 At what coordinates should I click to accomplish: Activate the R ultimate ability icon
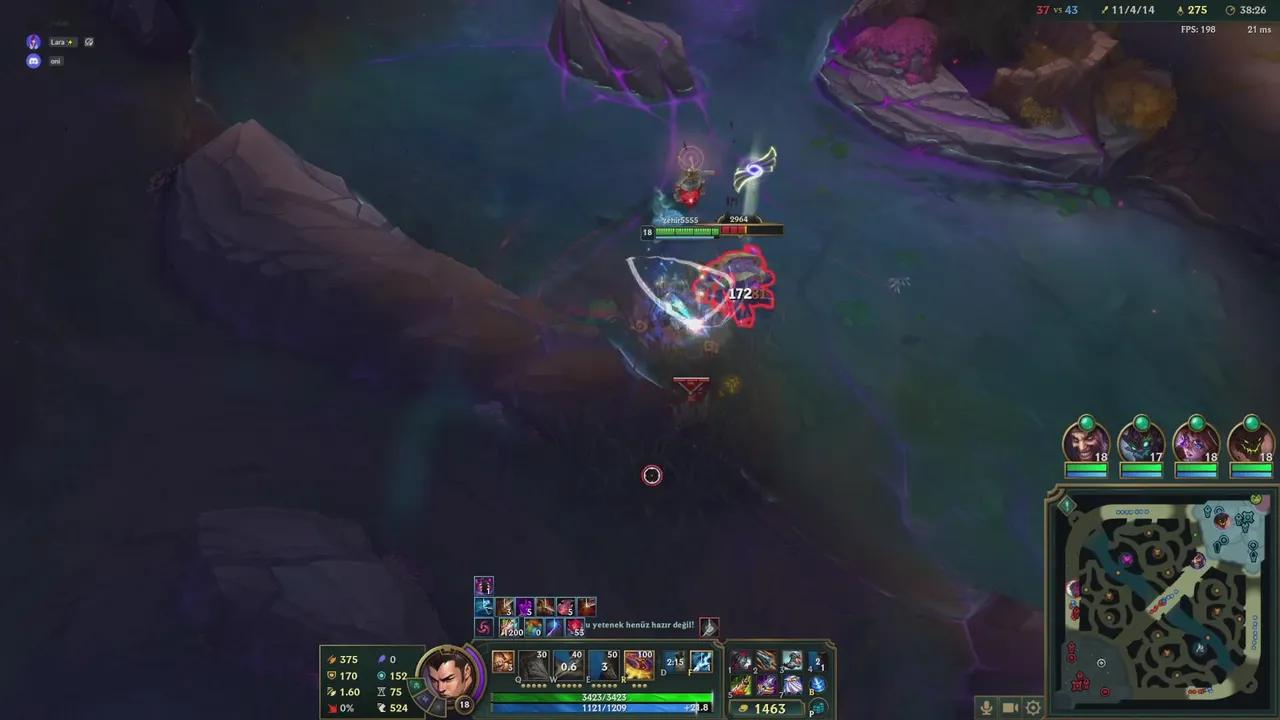638,663
